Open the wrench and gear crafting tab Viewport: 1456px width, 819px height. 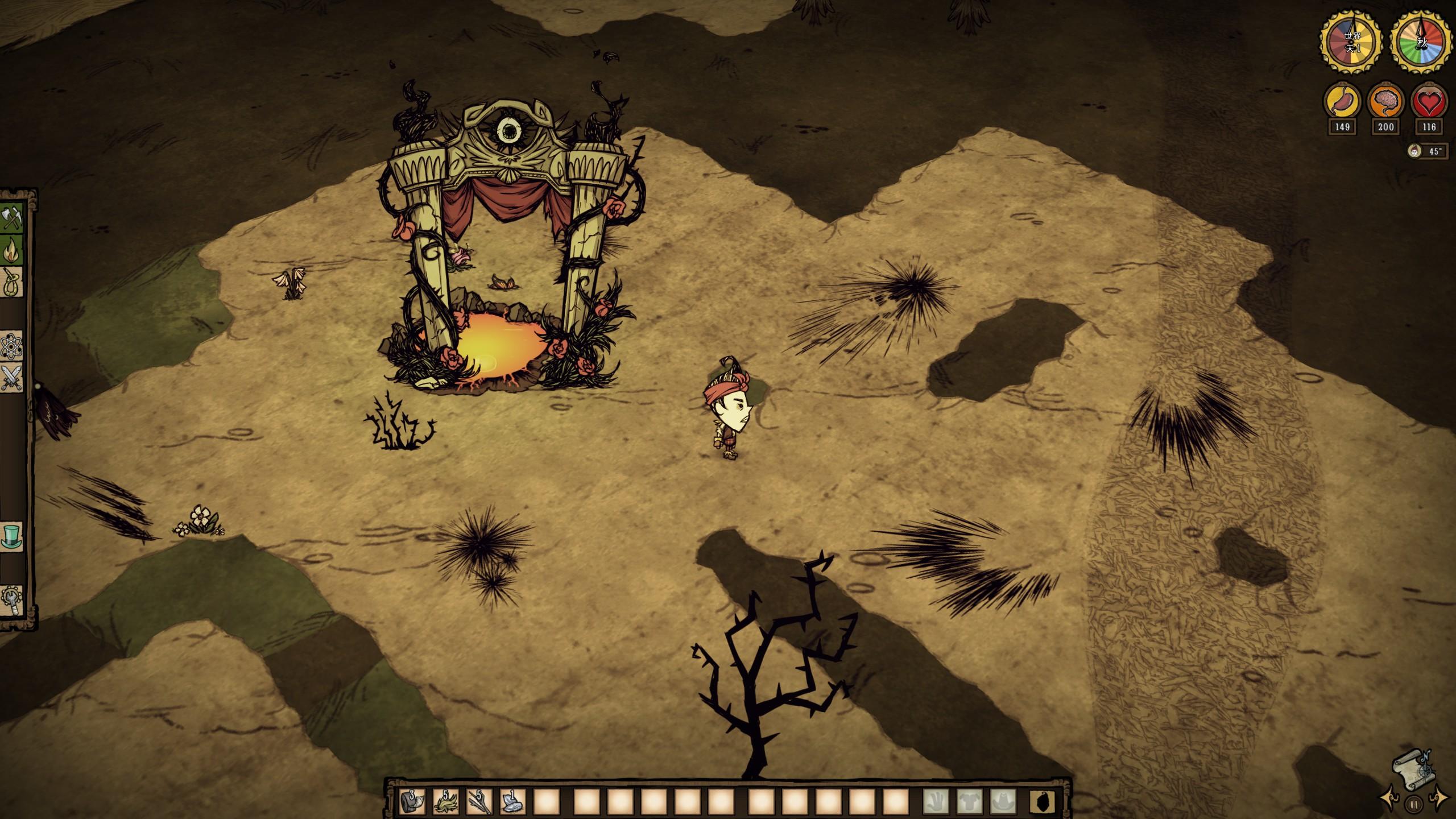[12, 600]
